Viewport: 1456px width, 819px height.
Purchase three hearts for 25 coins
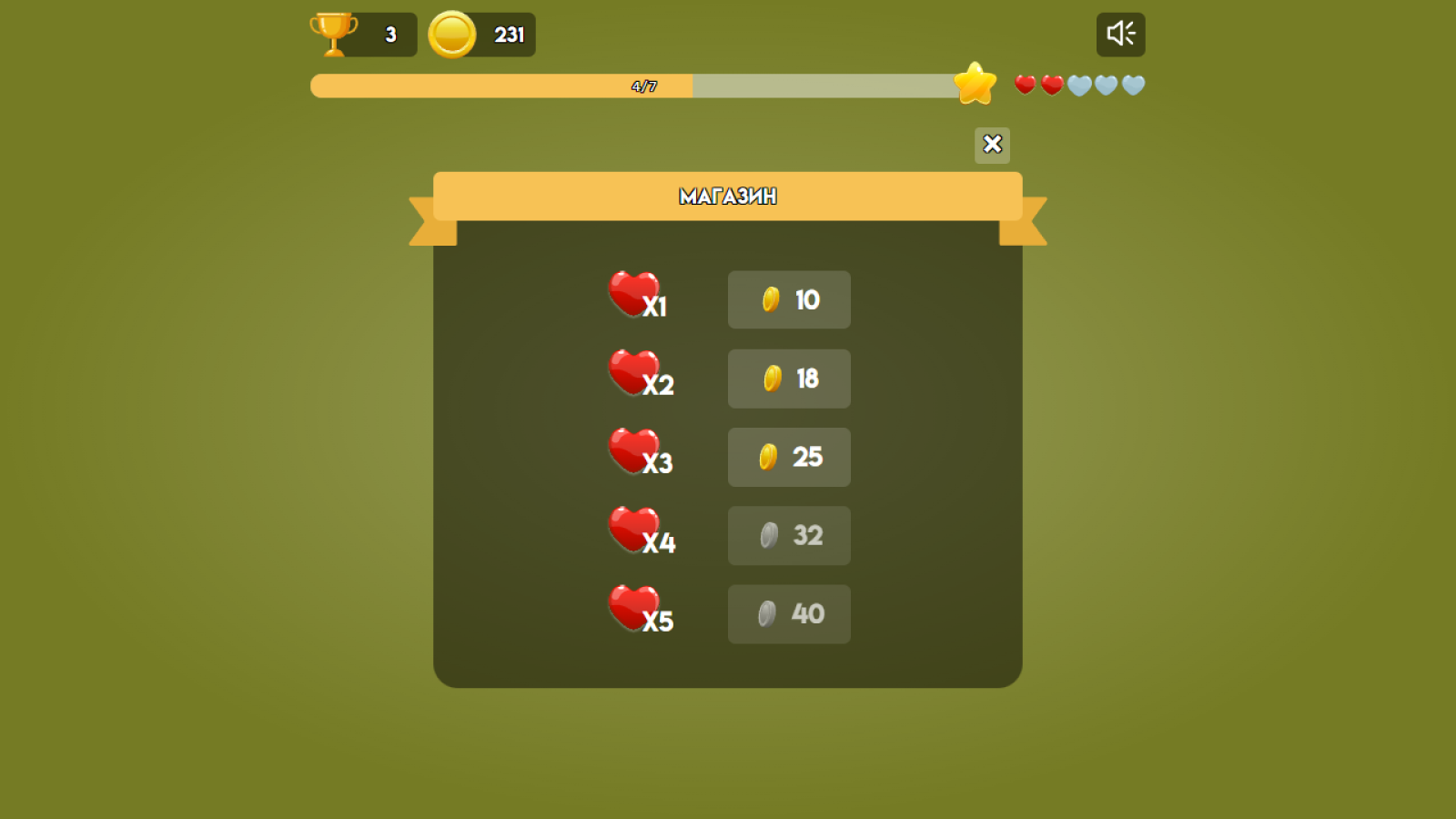(x=789, y=457)
